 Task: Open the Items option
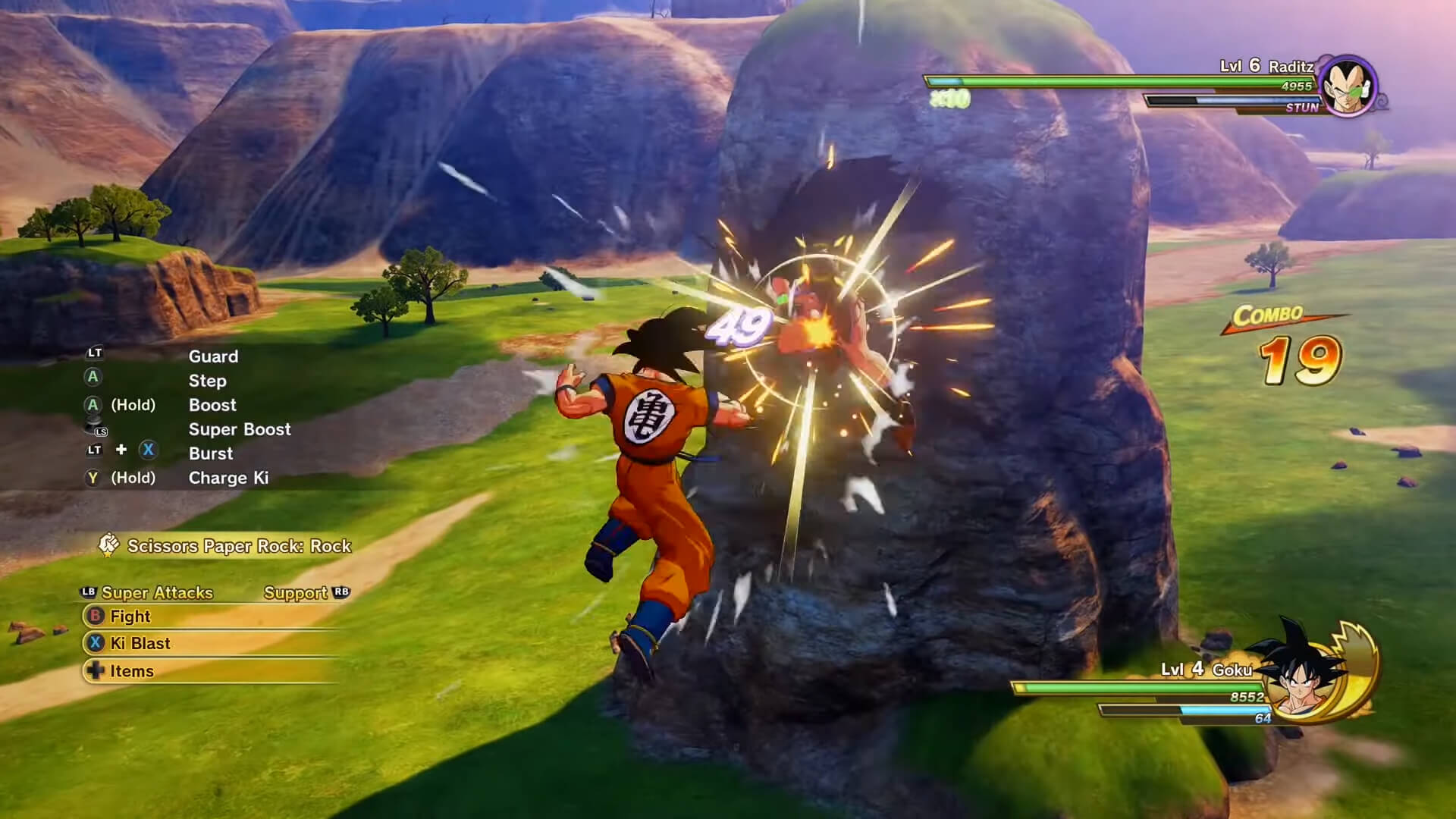pyautogui.click(x=133, y=671)
